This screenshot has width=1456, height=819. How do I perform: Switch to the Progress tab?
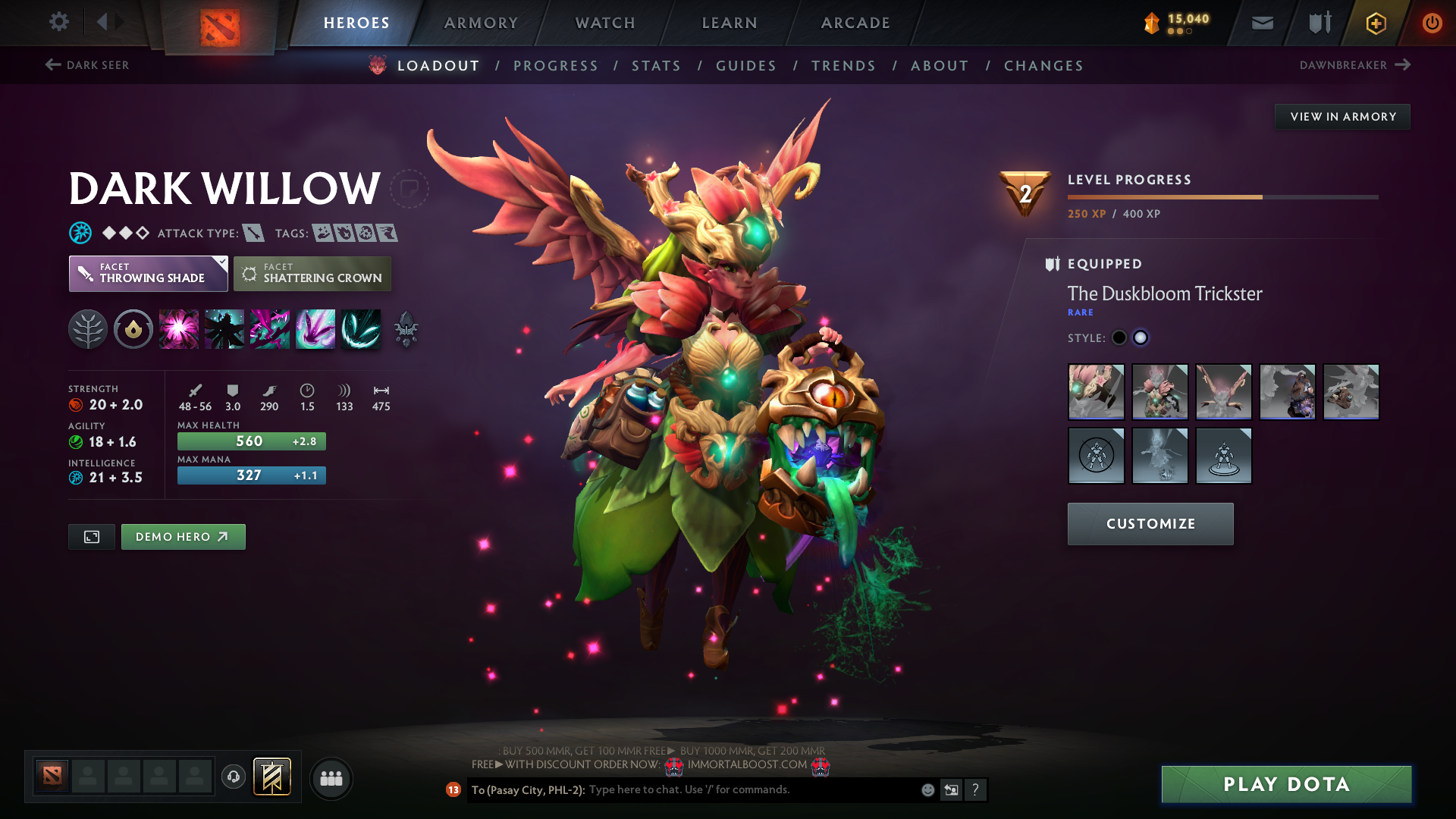pos(556,66)
